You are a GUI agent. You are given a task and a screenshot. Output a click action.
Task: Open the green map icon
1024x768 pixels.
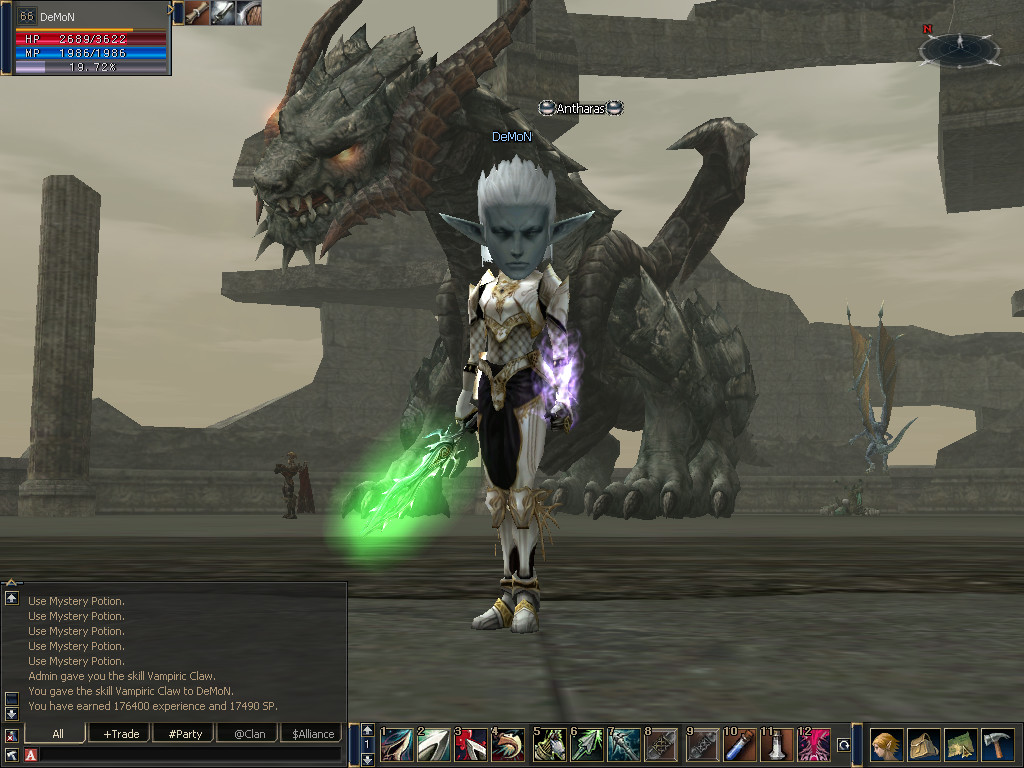(x=960, y=745)
